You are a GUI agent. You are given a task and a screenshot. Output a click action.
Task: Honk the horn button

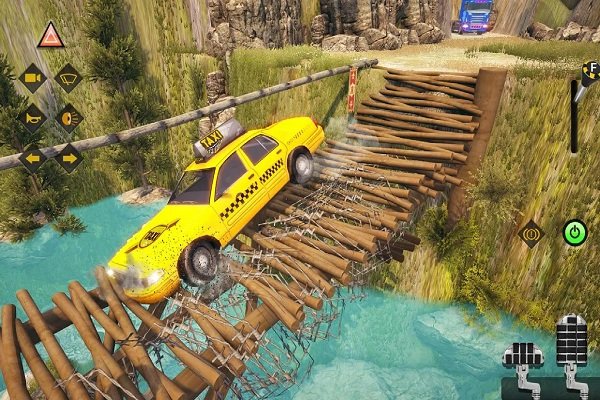point(33,117)
